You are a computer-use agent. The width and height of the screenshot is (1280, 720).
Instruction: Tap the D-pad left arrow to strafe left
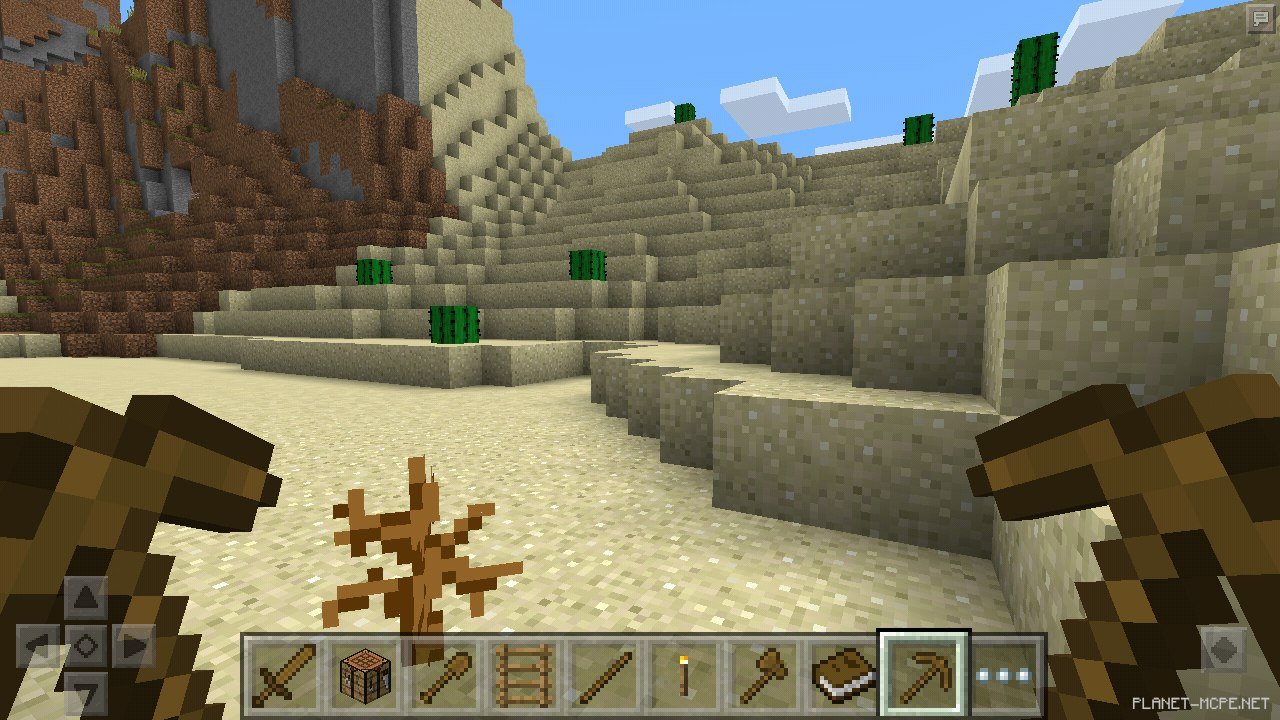[37, 646]
